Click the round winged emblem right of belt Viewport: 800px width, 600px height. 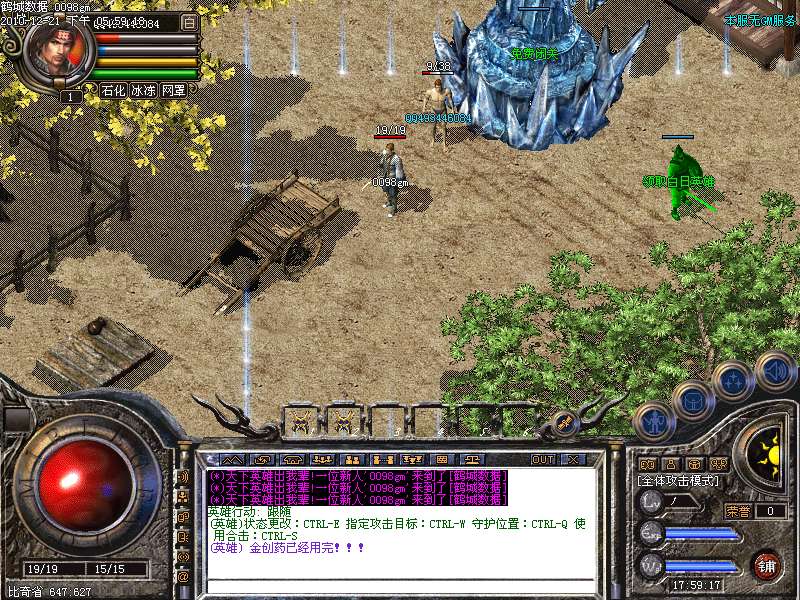coord(563,422)
